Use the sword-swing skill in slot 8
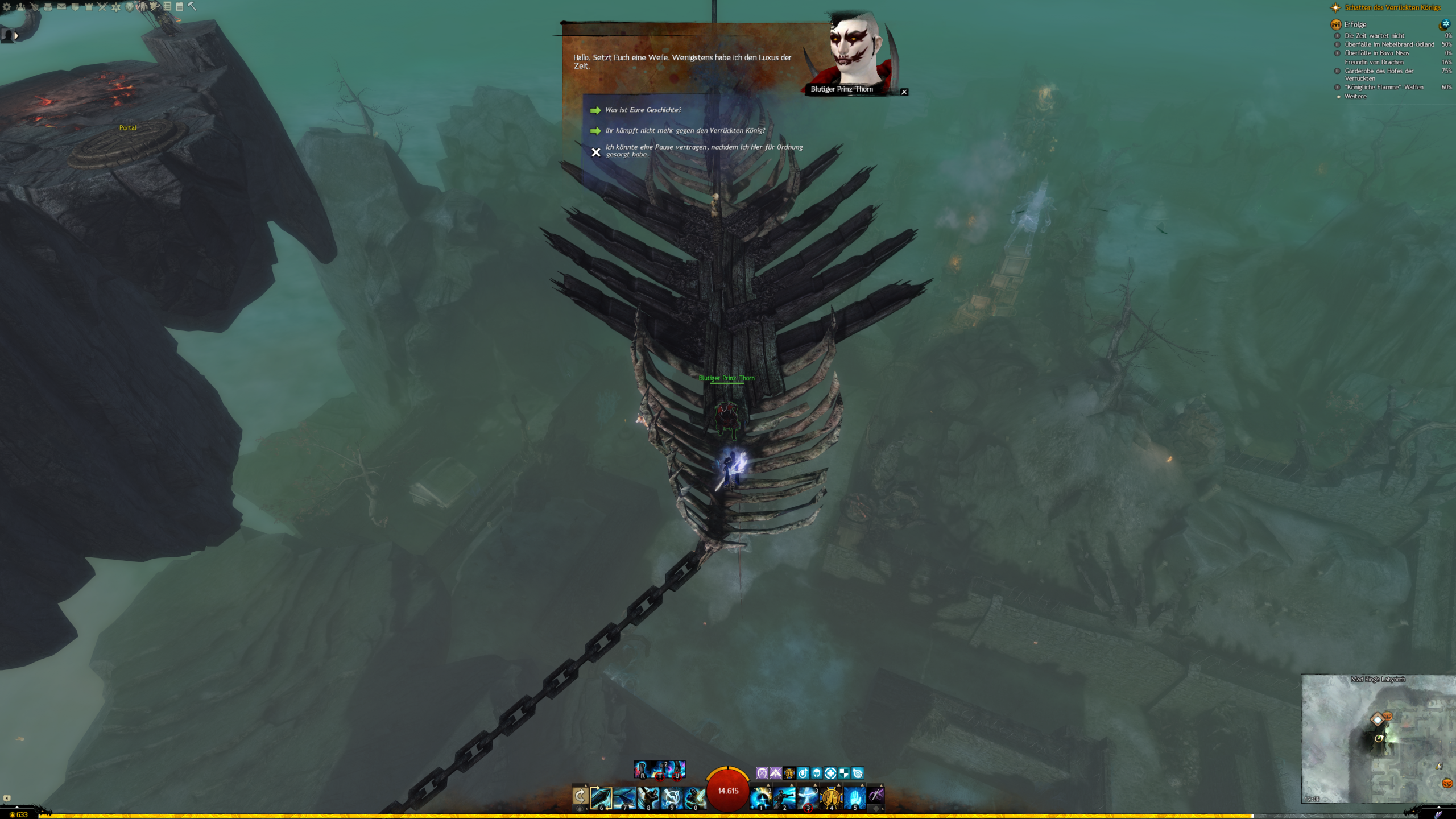 click(x=648, y=797)
